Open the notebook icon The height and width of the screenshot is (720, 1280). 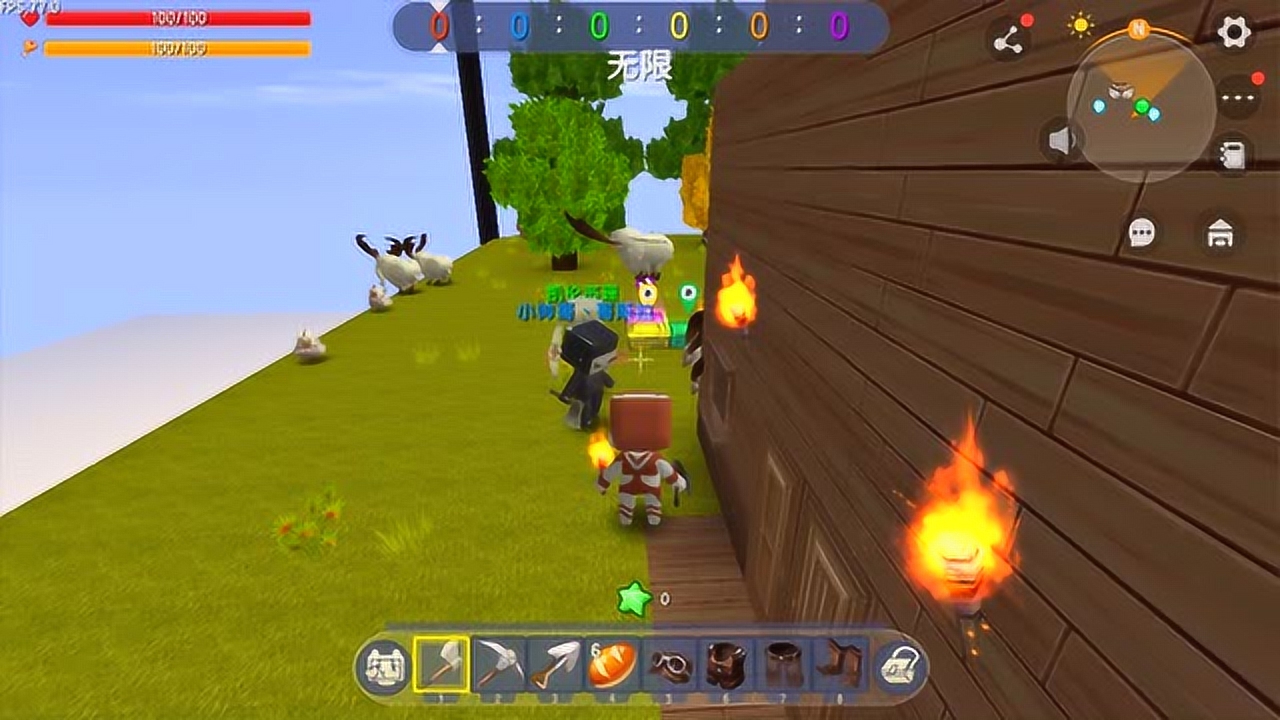(1233, 156)
